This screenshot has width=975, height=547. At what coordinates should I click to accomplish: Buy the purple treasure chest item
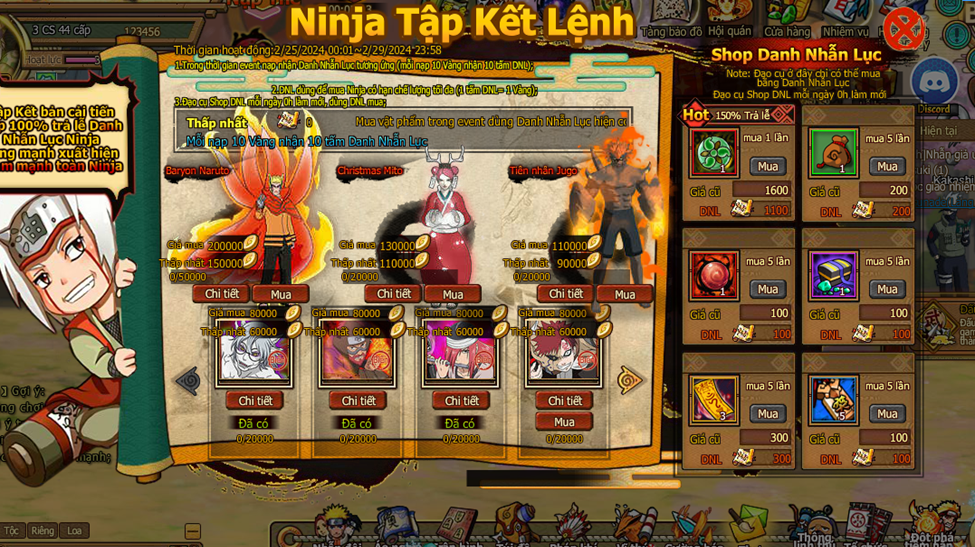(886, 289)
